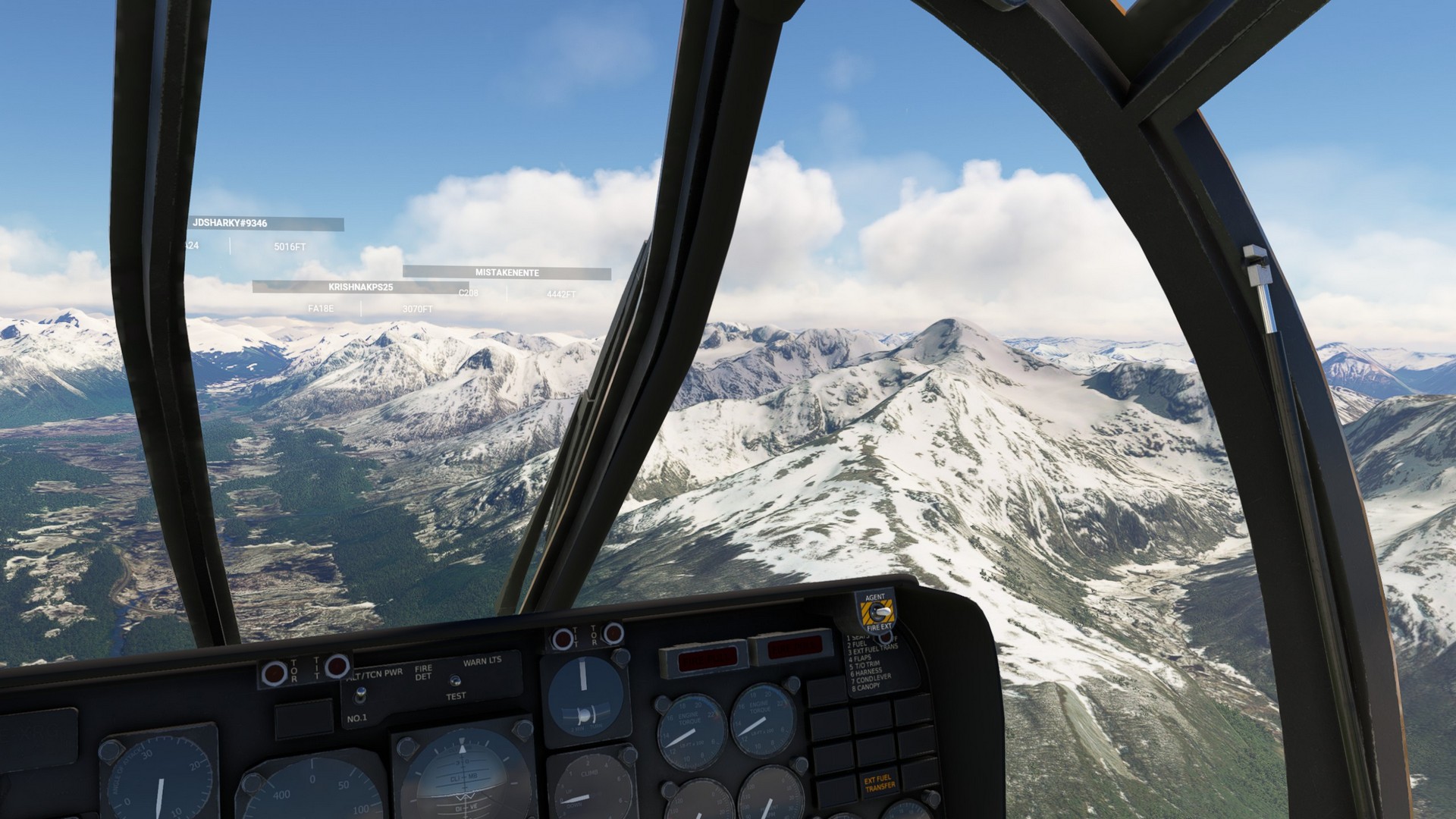Click the WARN LTS TEST button
This screenshot has width=1456, height=819.
454,680
